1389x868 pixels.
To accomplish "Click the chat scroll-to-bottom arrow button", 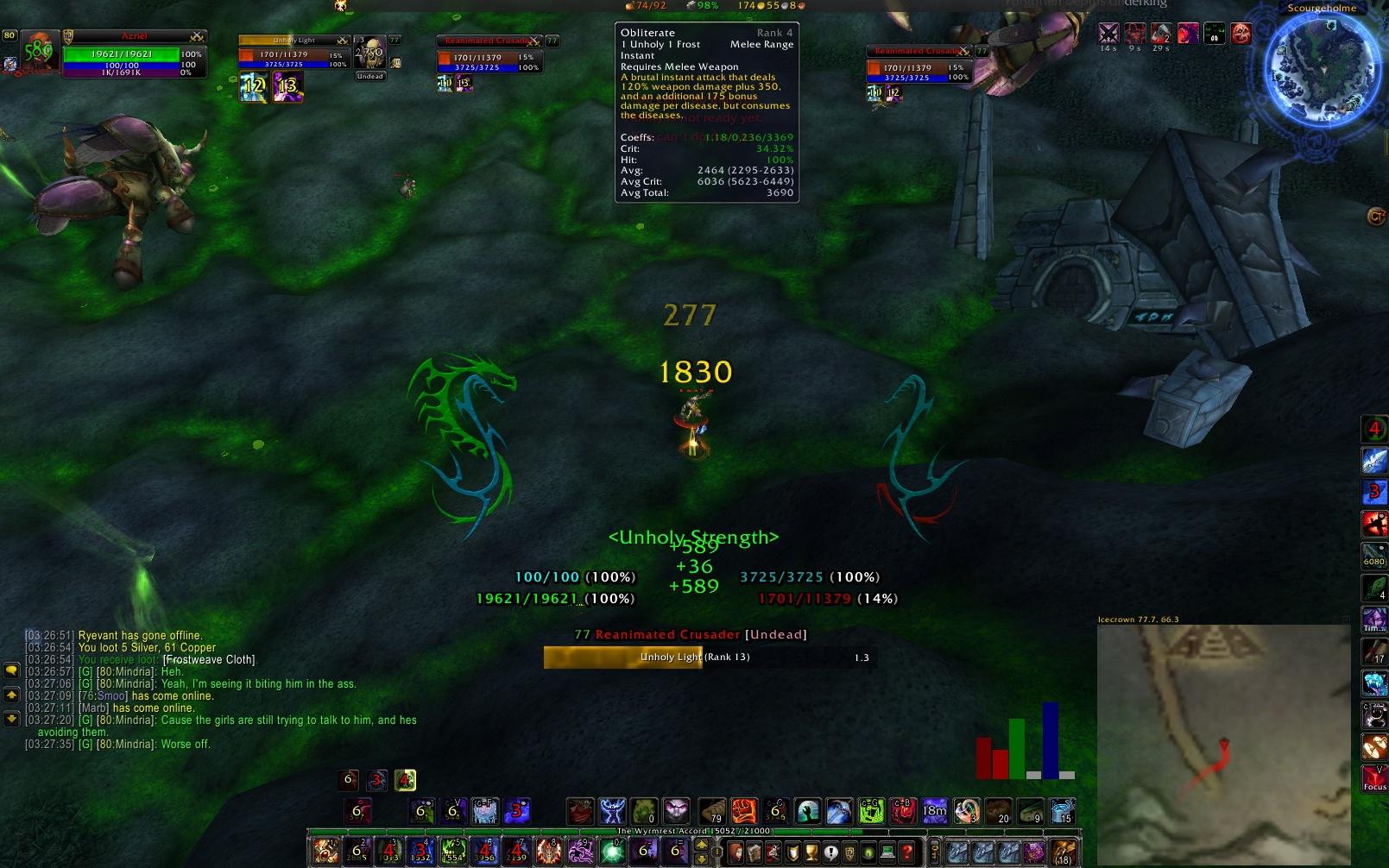I will tap(12, 718).
